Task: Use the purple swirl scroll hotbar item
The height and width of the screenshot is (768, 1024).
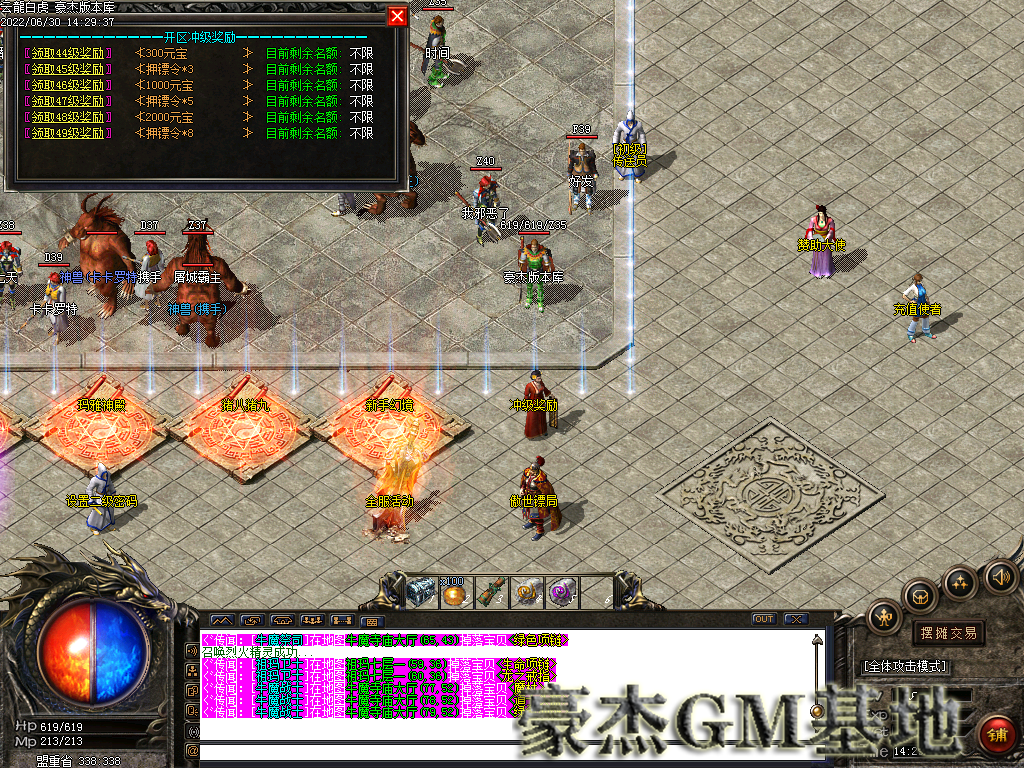Action: tap(561, 592)
